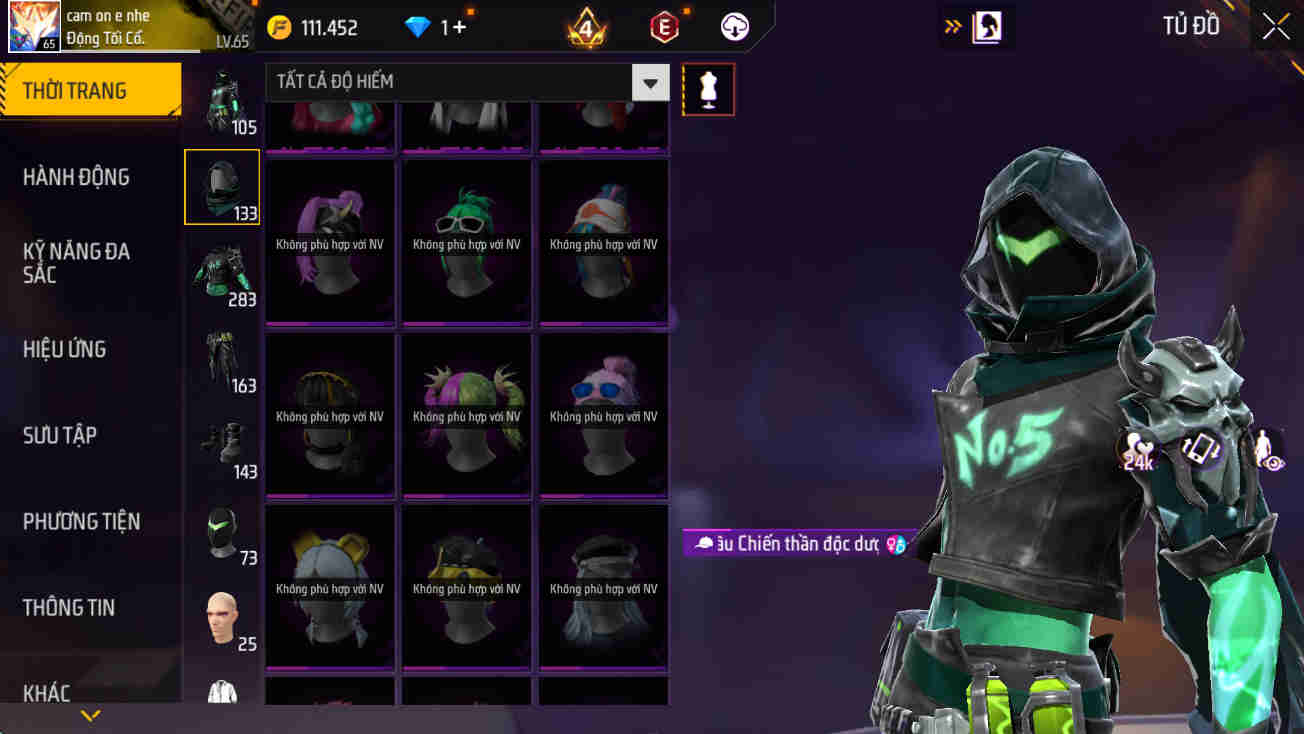Open the red E badge at the top

coord(663,27)
